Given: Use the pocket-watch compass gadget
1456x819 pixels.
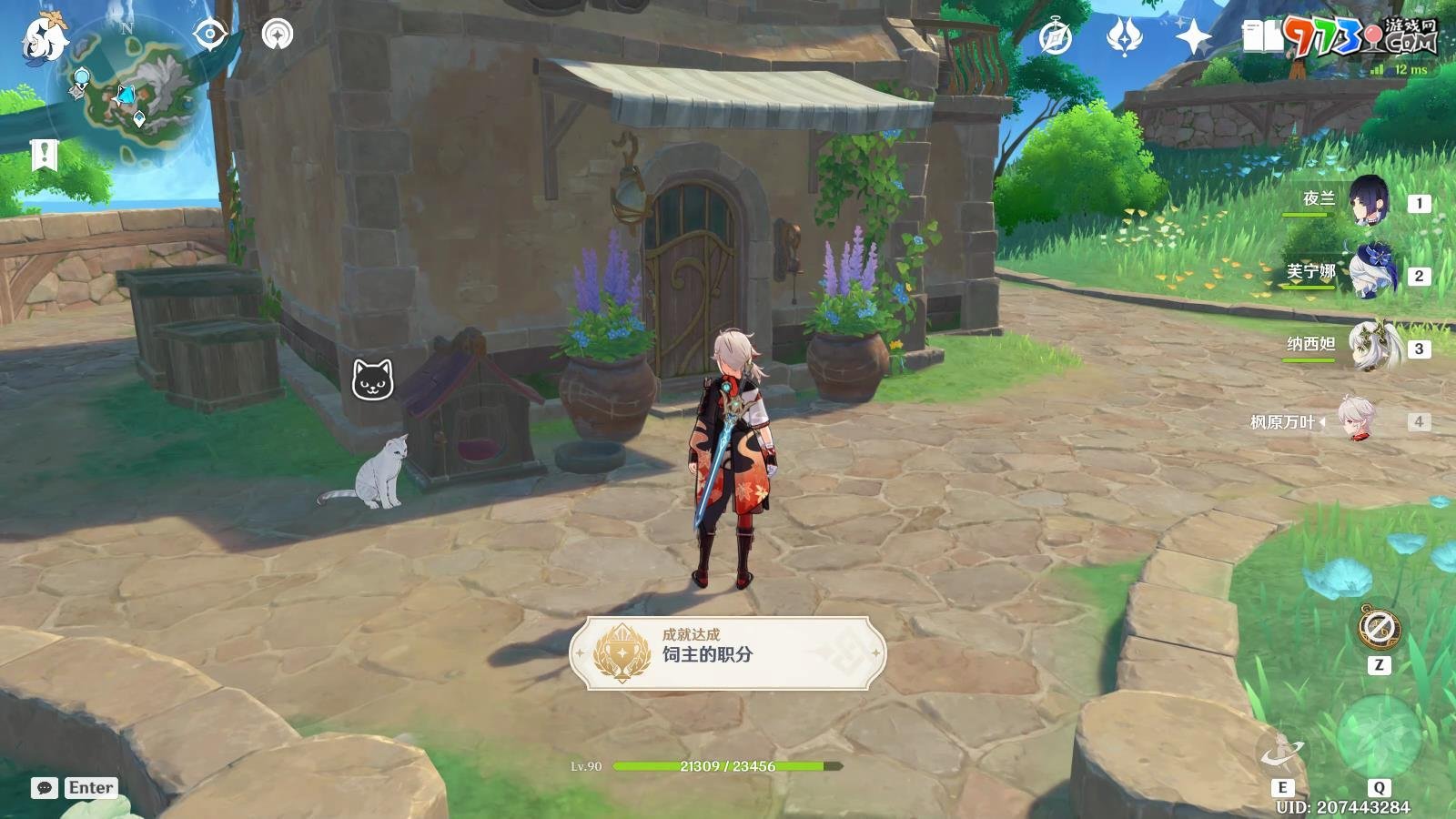Looking at the screenshot, I should 1379,628.
